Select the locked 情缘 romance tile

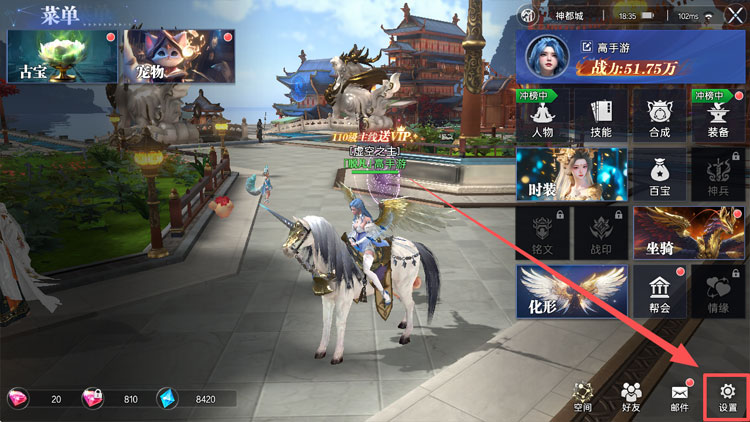(717, 290)
